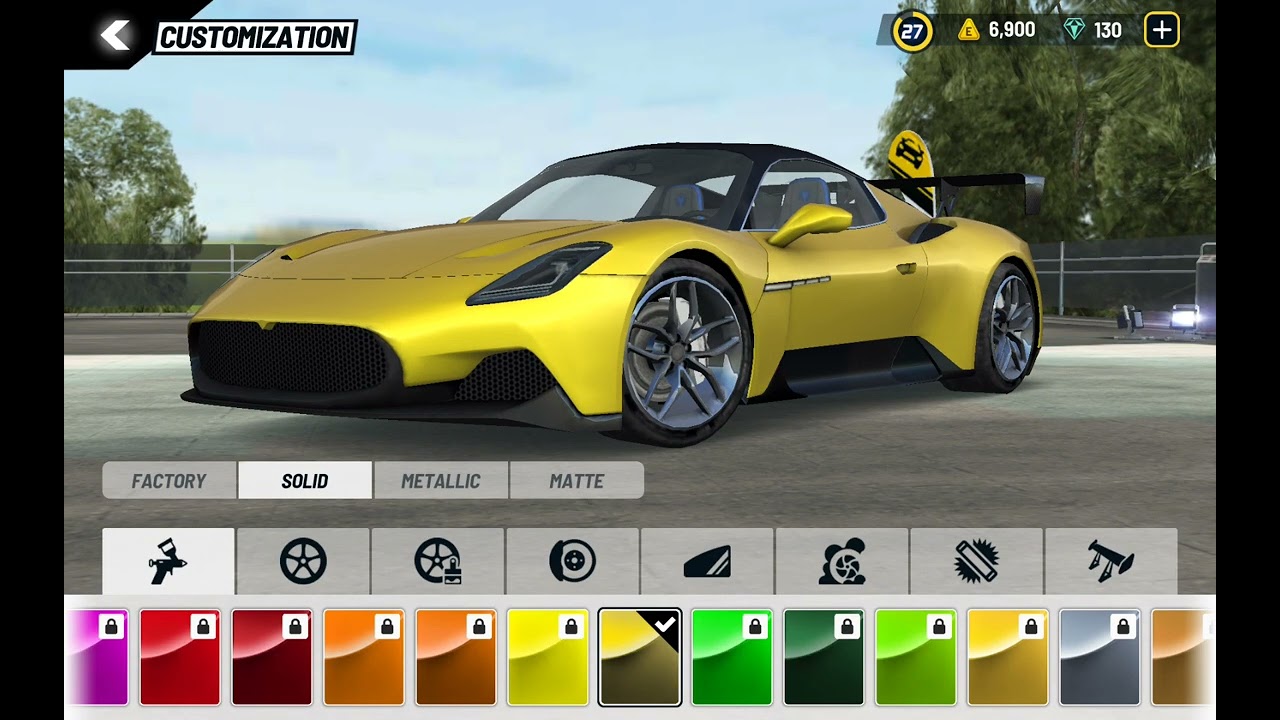Viewport: 1280px width, 720px height.
Task: Pick the dark forest green swatch
Action: click(824, 658)
